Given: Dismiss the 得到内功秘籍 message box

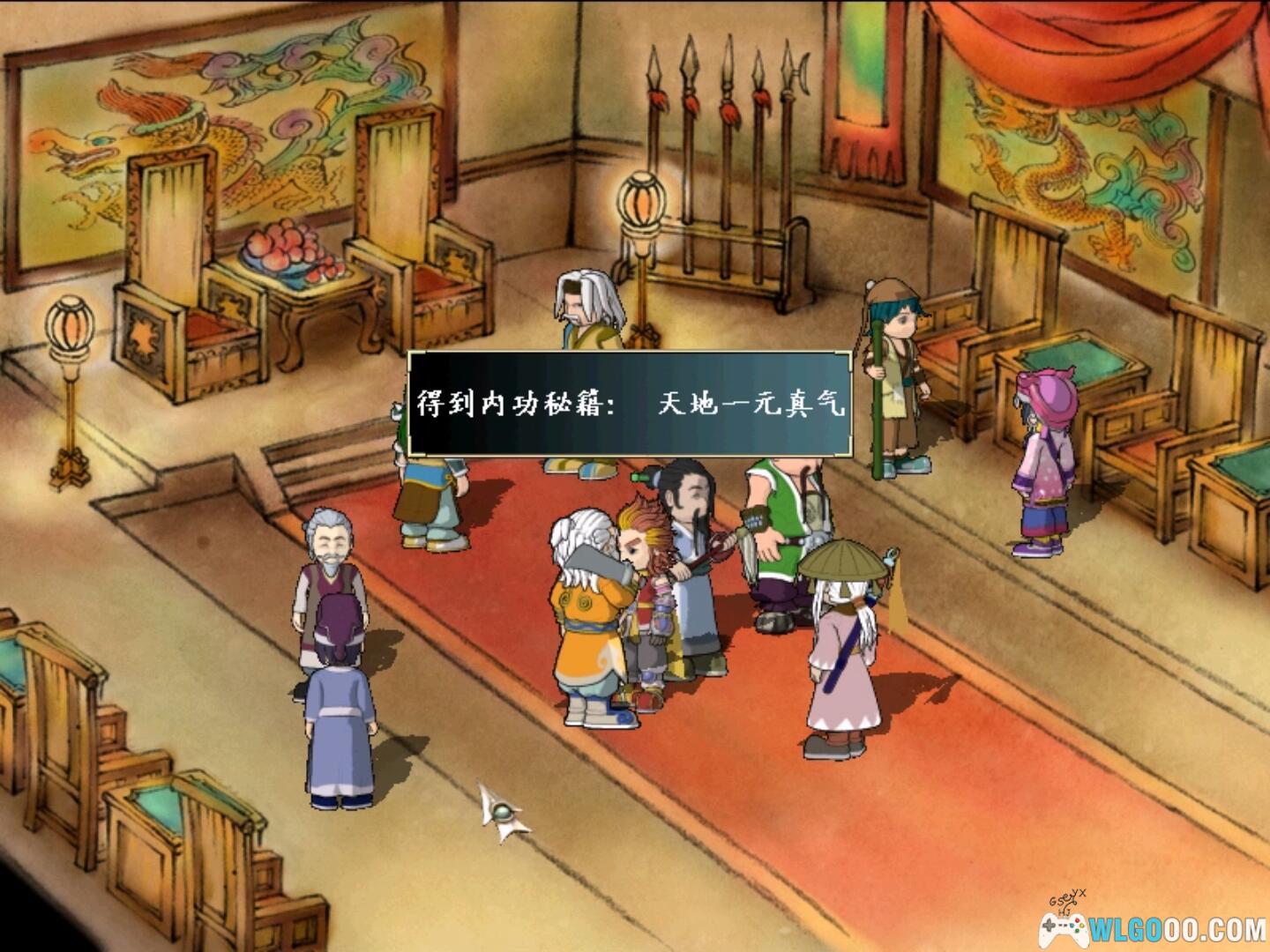Looking at the screenshot, I should (x=630, y=404).
